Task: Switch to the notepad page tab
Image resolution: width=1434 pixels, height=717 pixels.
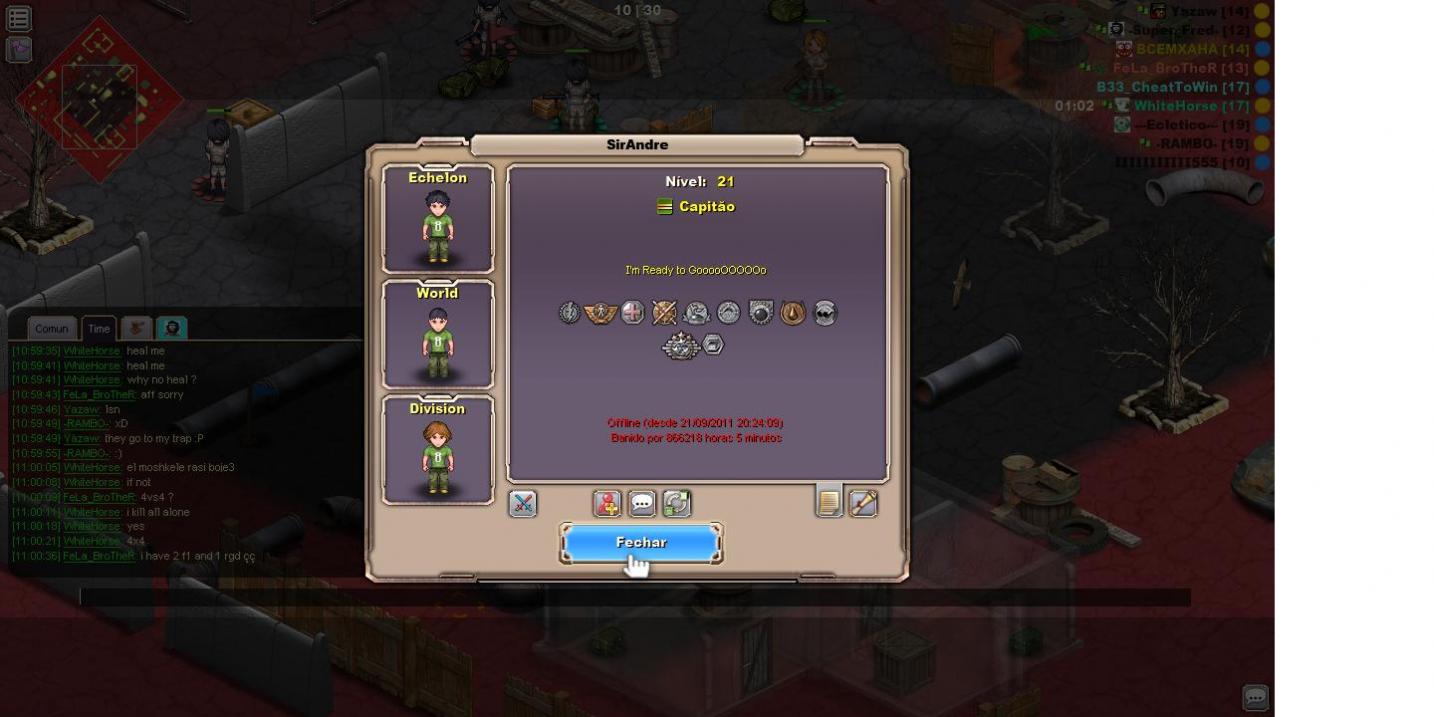Action: coord(829,501)
